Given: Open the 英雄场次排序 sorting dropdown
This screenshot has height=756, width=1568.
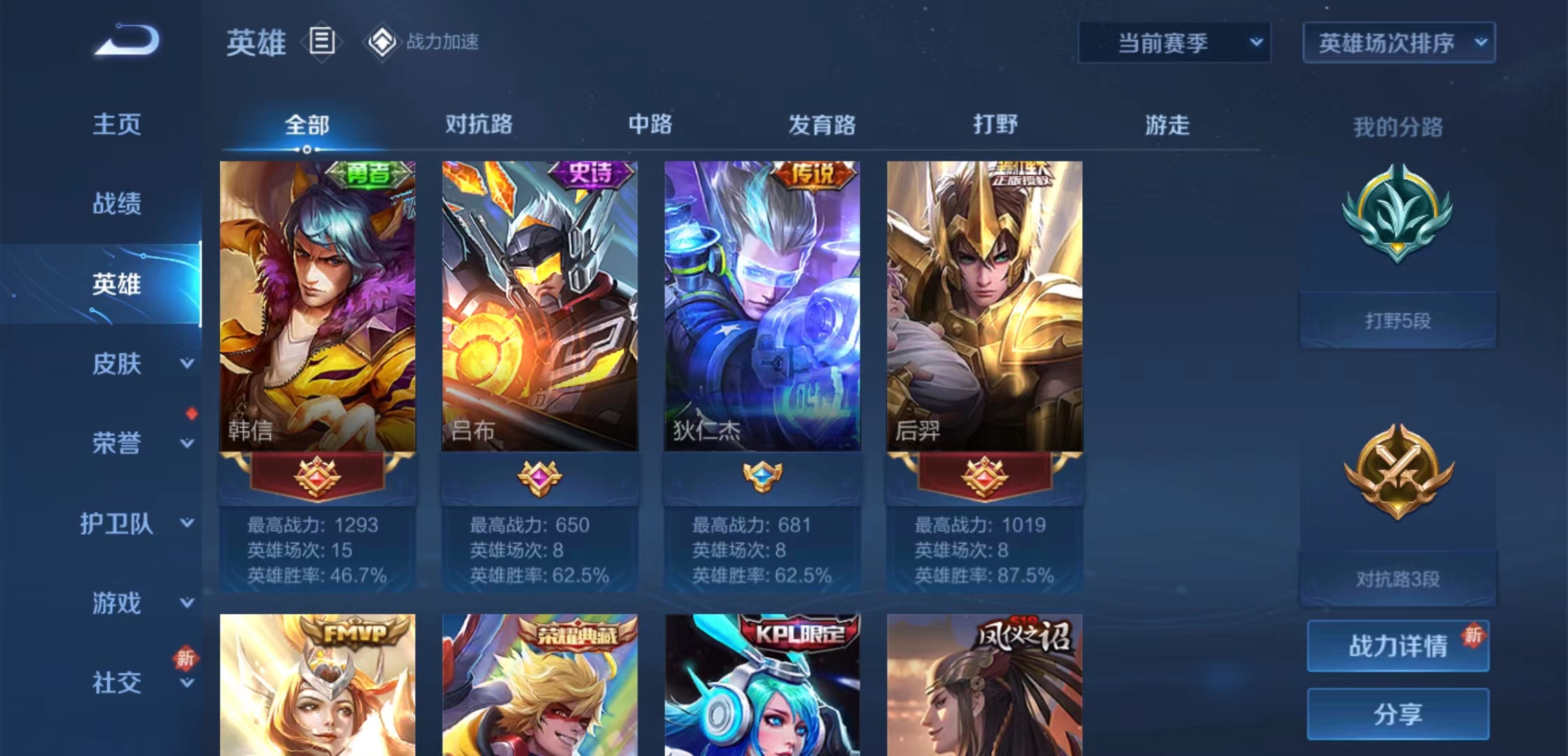Looking at the screenshot, I should click(x=1398, y=42).
